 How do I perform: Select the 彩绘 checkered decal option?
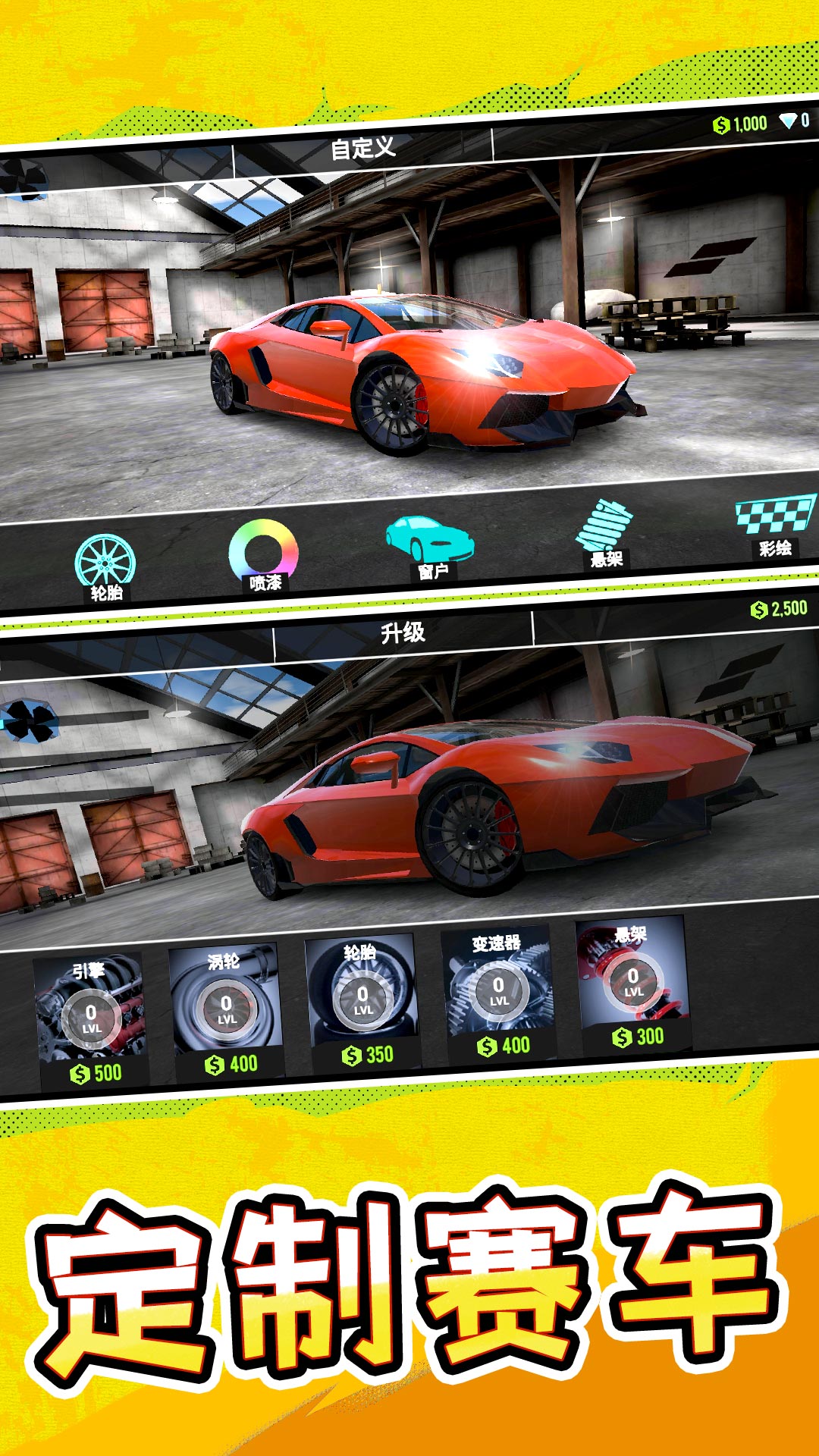click(773, 524)
